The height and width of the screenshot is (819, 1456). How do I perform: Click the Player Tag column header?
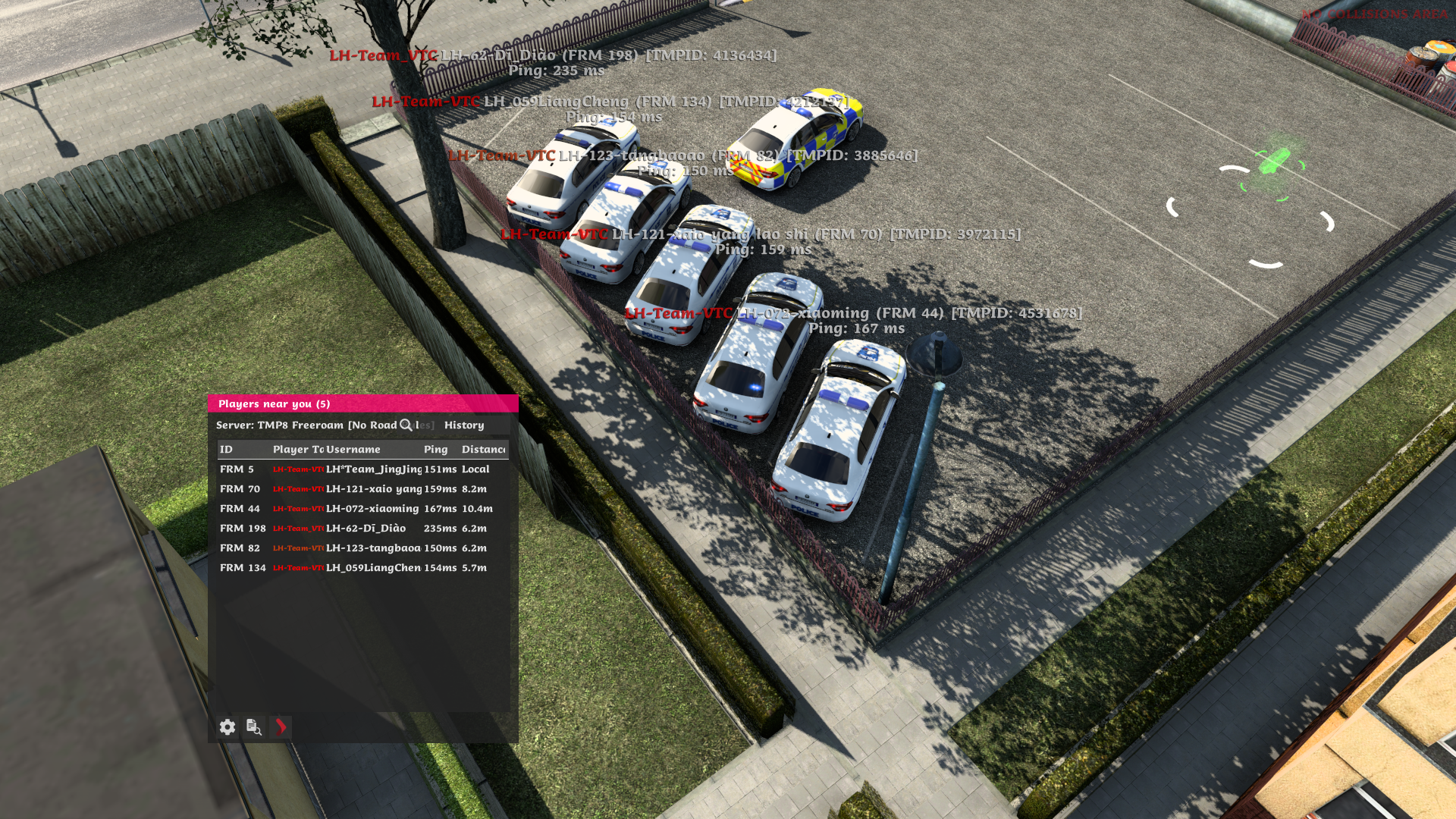tap(297, 450)
